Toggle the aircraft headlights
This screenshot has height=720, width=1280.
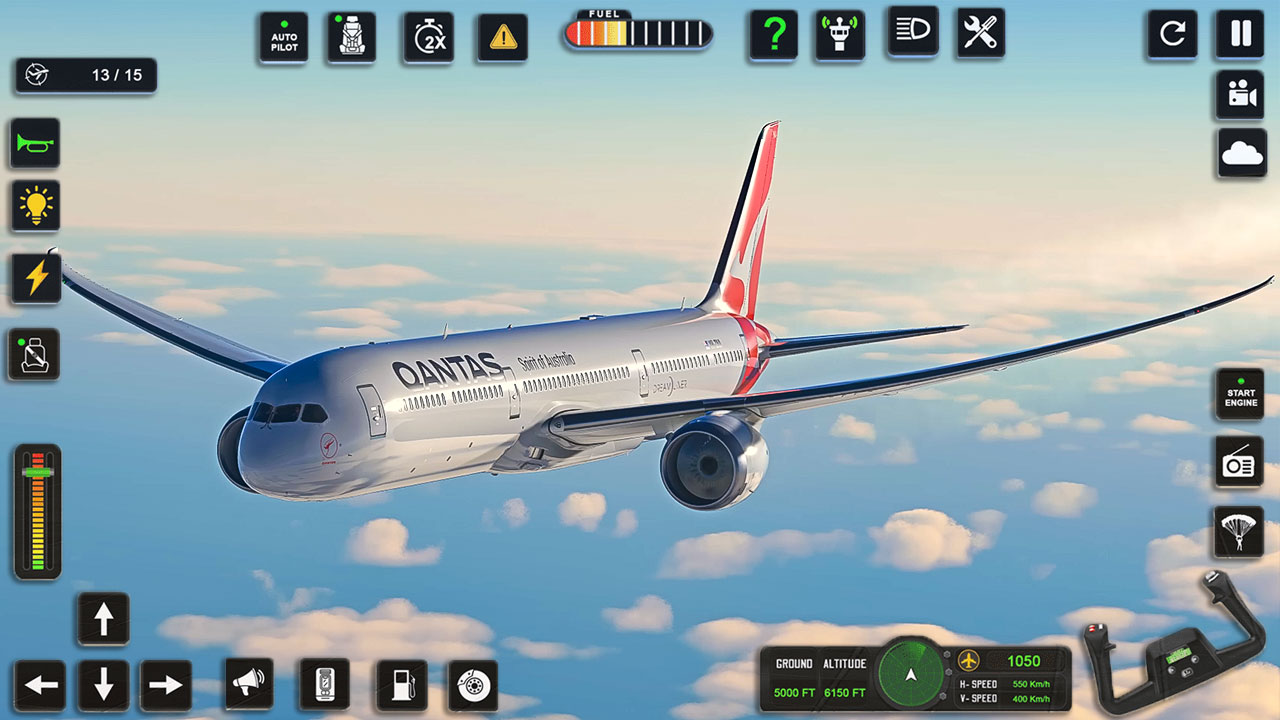910,33
